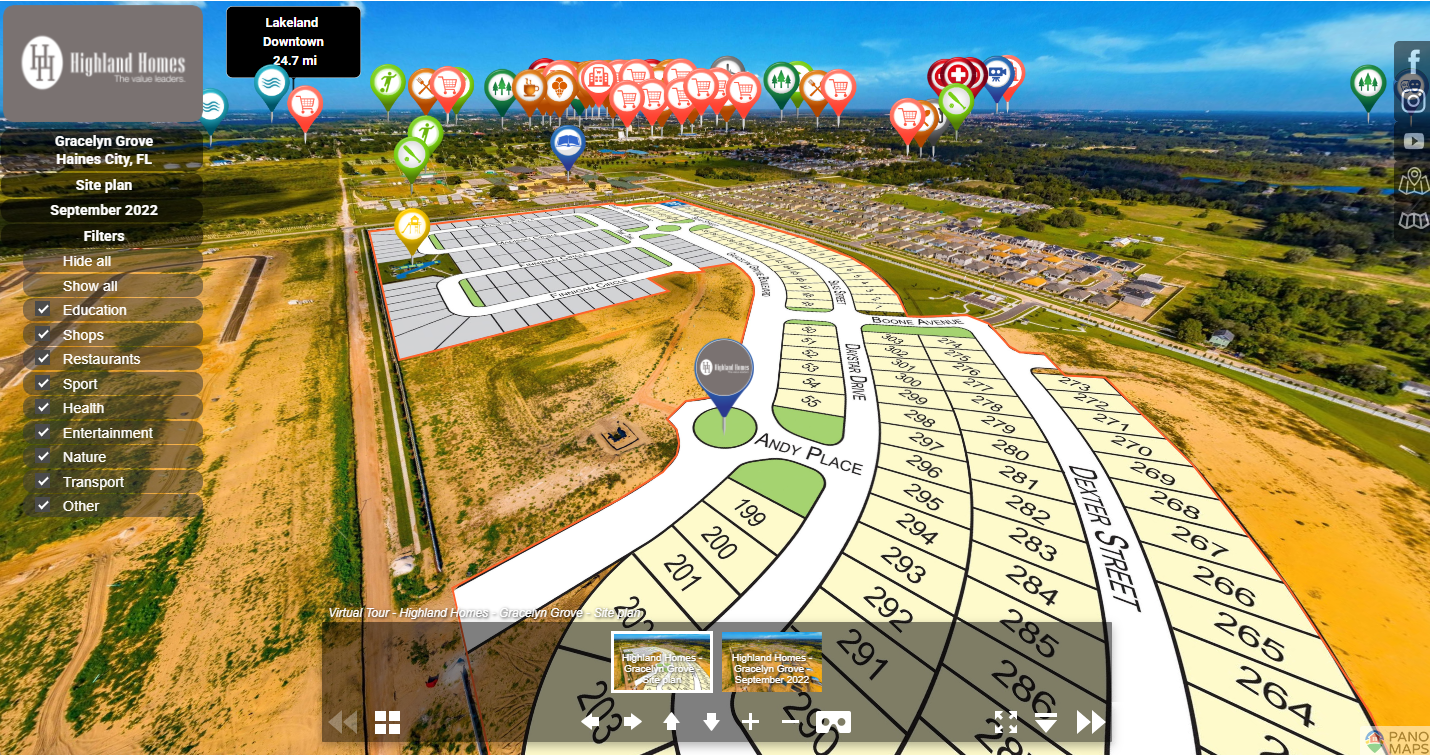Open the Site plan view
Viewport: 1430px width, 755px height.
(x=103, y=185)
